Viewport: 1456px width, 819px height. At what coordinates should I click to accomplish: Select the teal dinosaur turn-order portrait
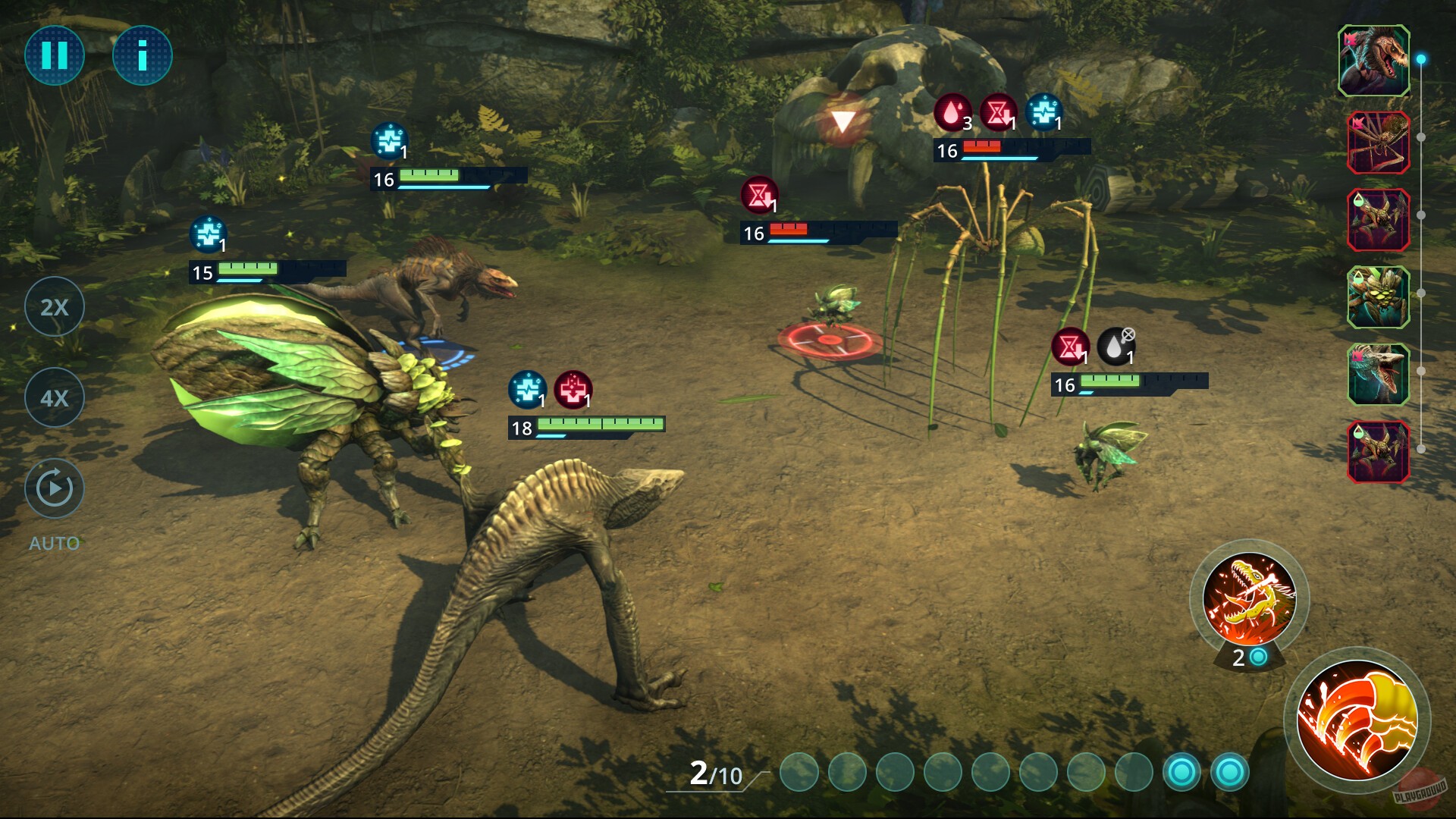(x=1378, y=375)
